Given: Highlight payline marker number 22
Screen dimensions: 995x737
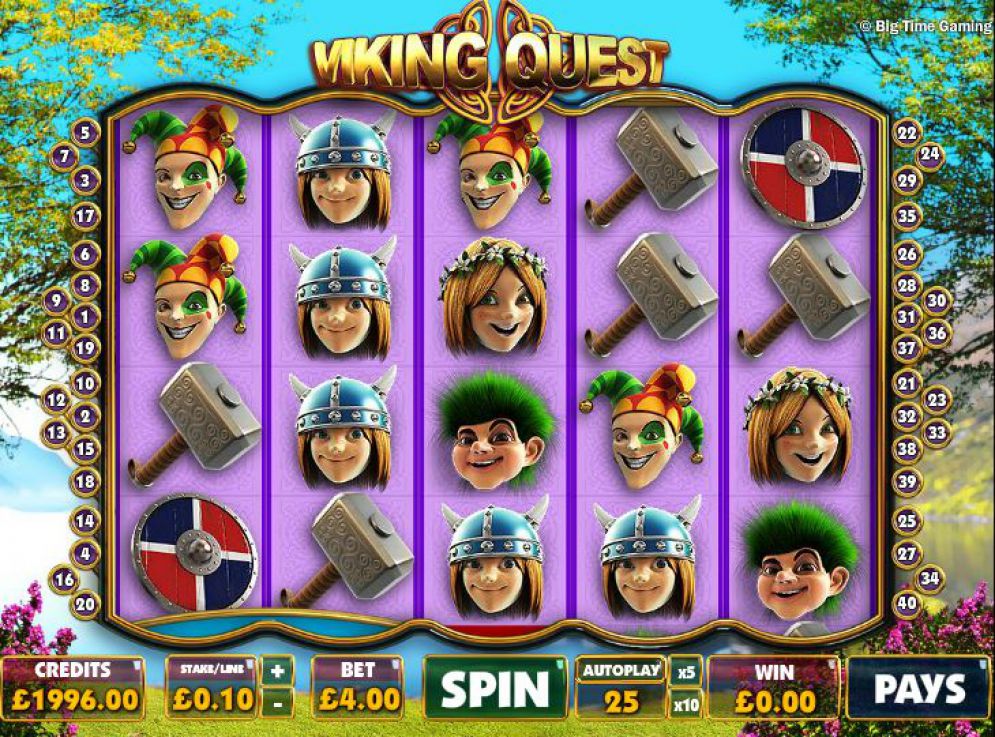Looking at the screenshot, I should pyautogui.click(x=907, y=132).
